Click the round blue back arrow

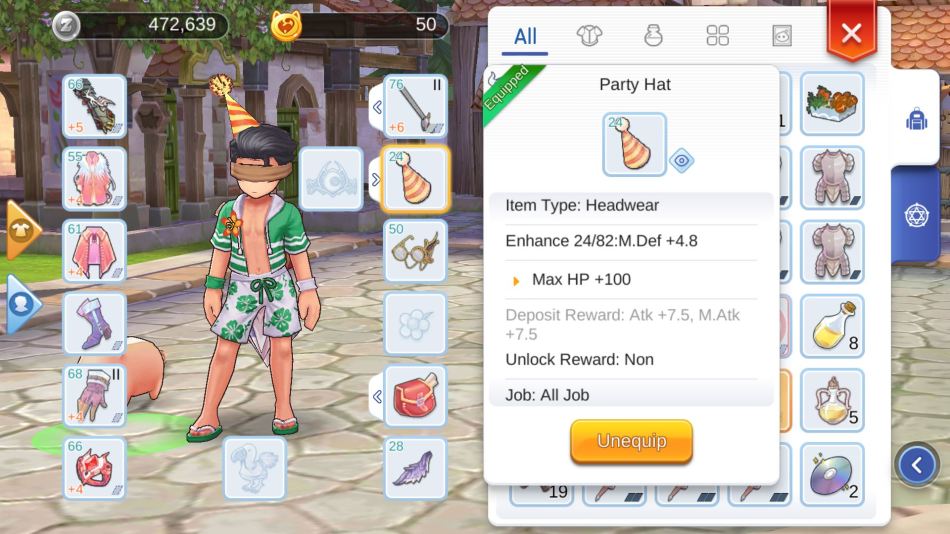tap(917, 463)
